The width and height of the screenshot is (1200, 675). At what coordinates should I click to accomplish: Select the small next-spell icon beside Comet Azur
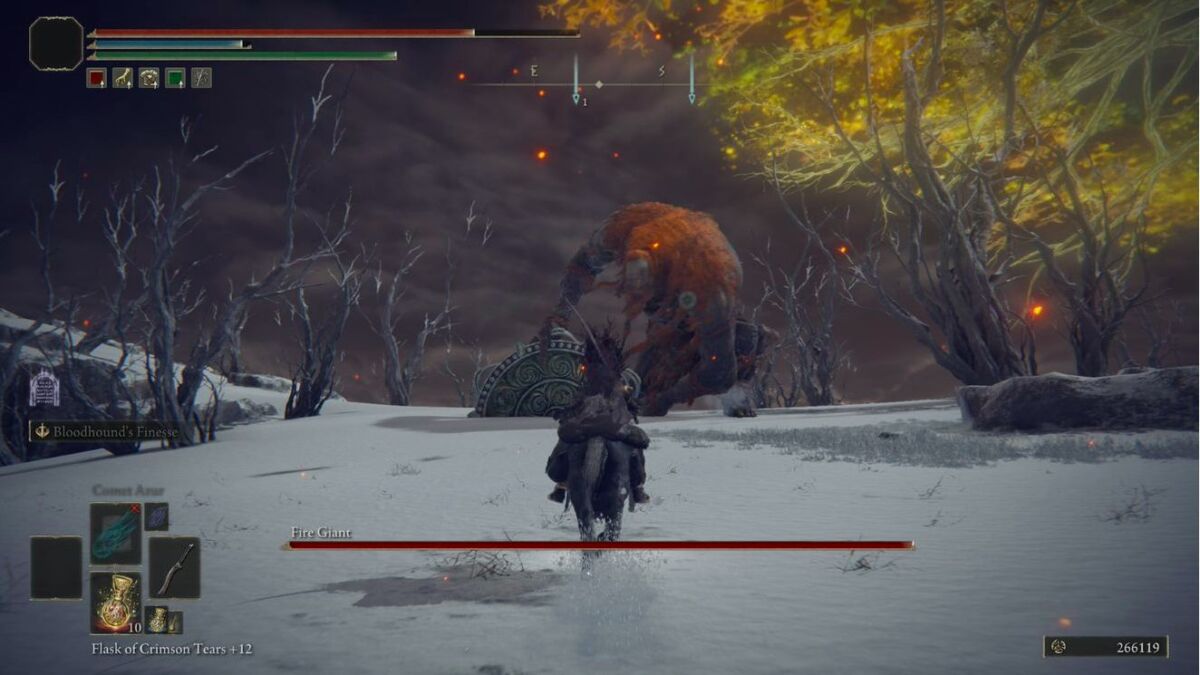156,516
